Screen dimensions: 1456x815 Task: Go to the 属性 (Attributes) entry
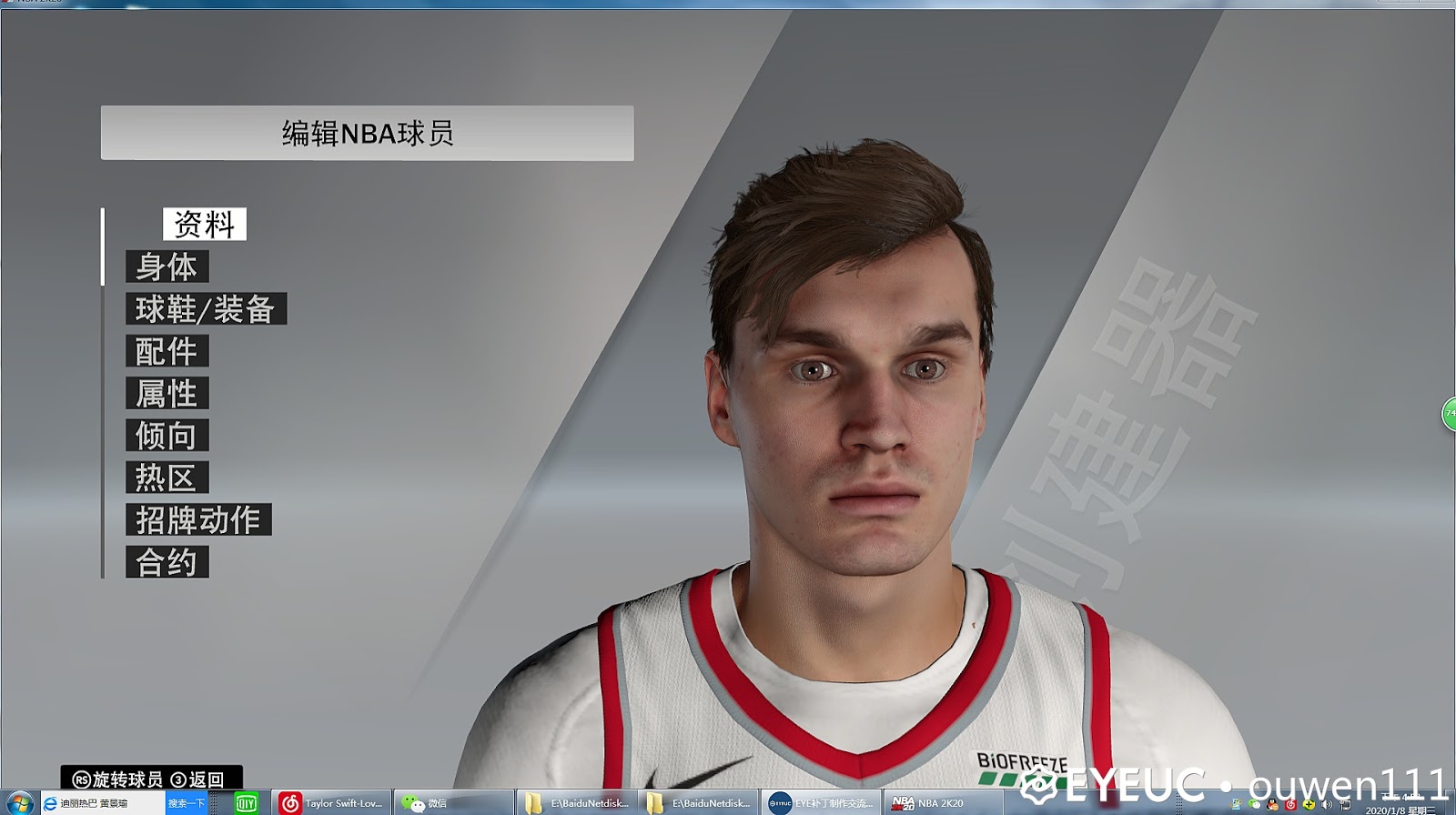tap(167, 394)
